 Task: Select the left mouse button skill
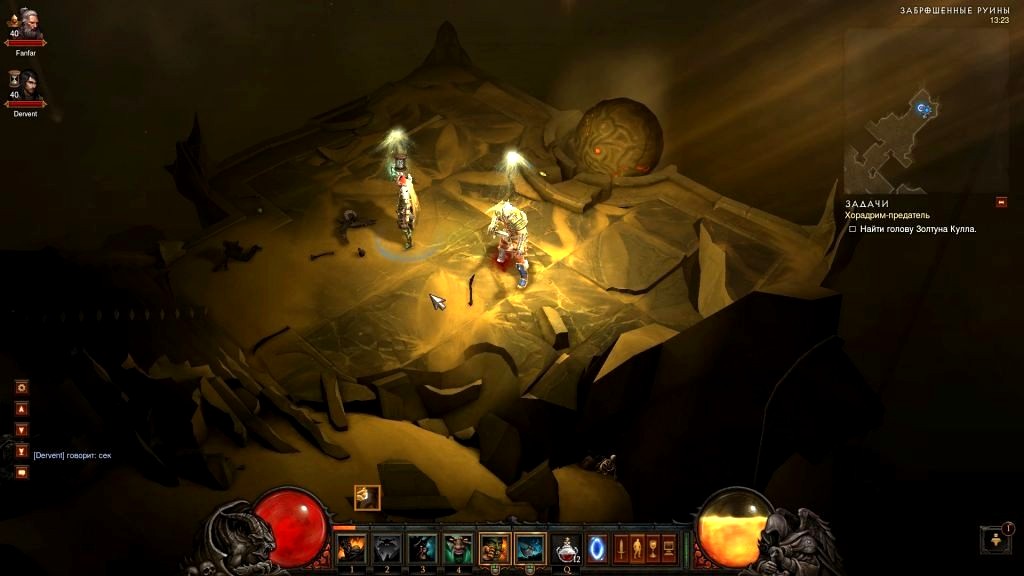[494, 548]
